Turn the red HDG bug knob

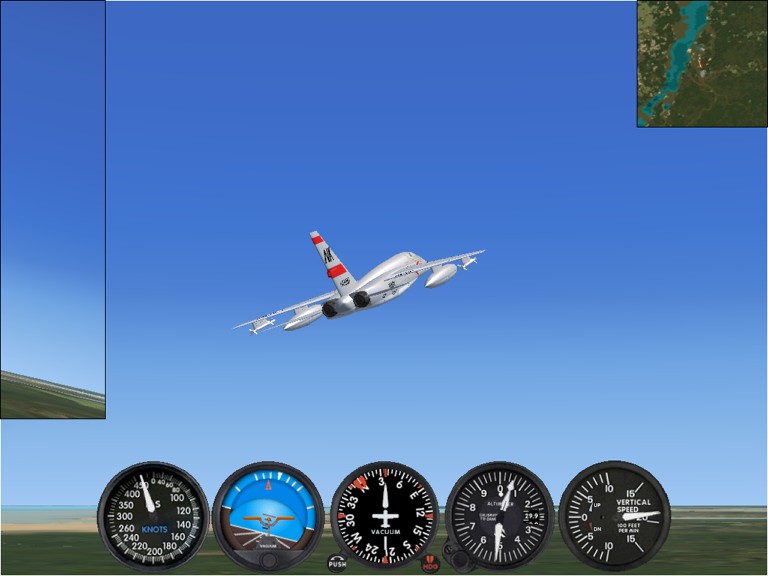430,563
